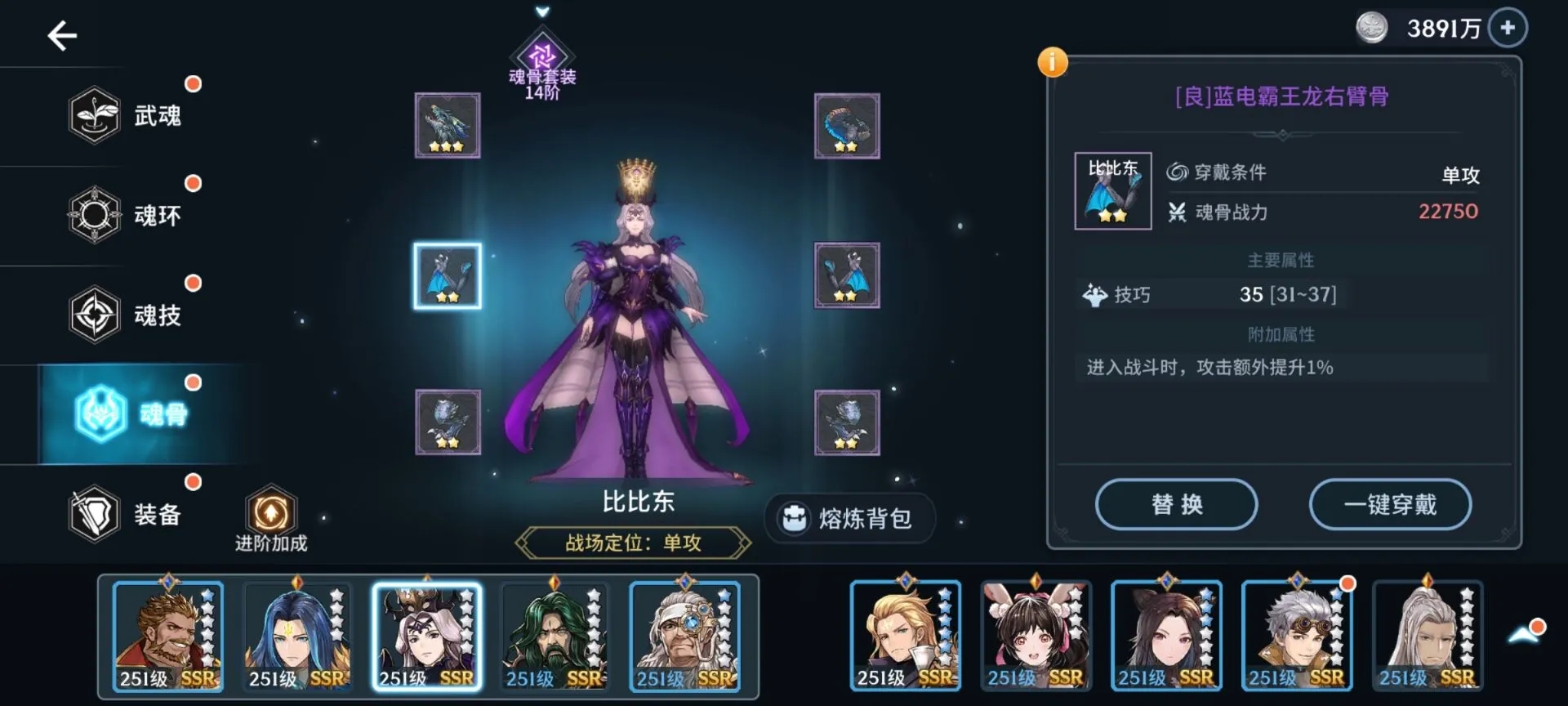Expand the chevron arrow at the top center
Image resolution: width=1568 pixels, height=706 pixels.
[x=541, y=13]
